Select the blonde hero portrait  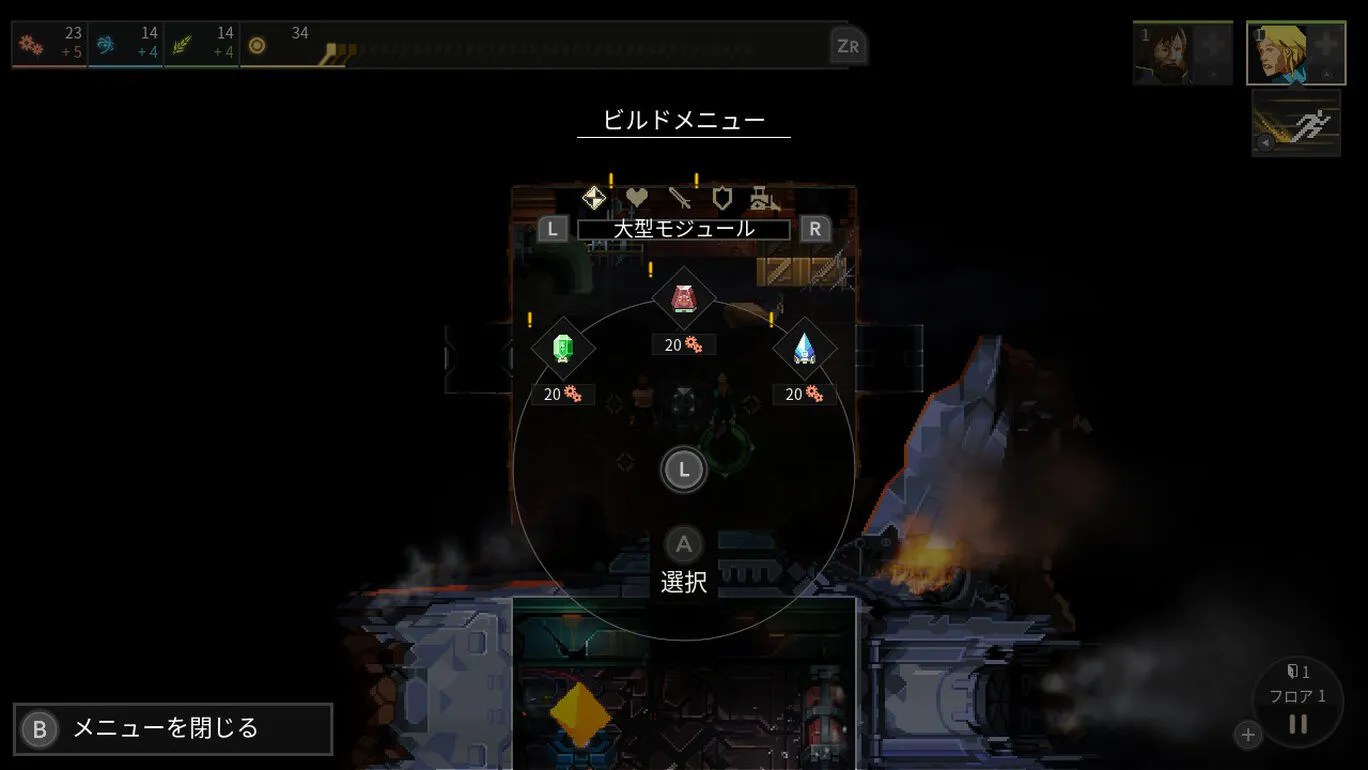click(x=1295, y=53)
